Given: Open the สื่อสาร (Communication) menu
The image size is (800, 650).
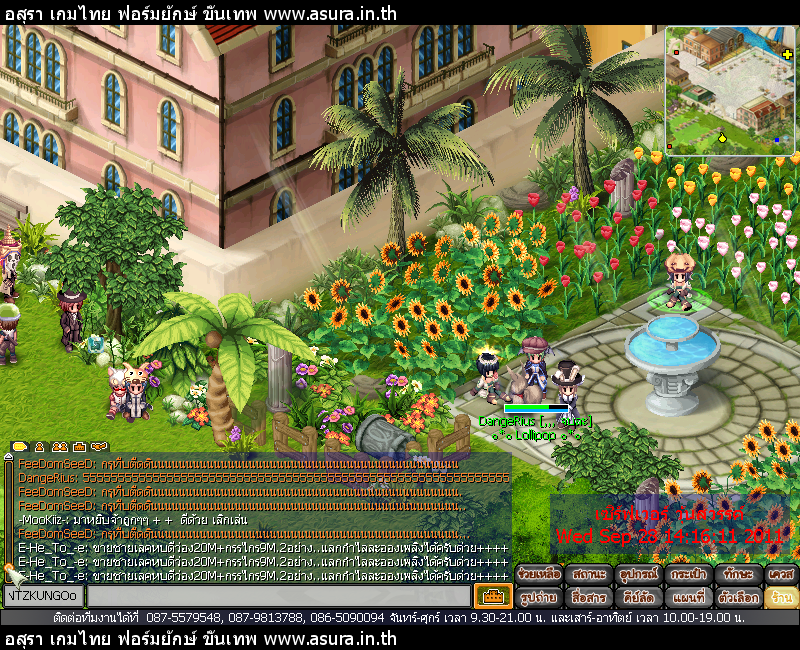Looking at the screenshot, I should pyautogui.click(x=589, y=598).
